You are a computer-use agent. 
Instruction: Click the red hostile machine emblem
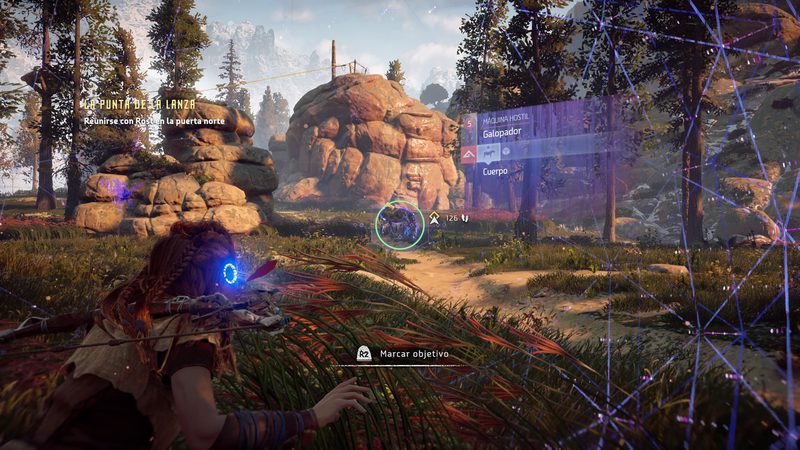[469, 153]
